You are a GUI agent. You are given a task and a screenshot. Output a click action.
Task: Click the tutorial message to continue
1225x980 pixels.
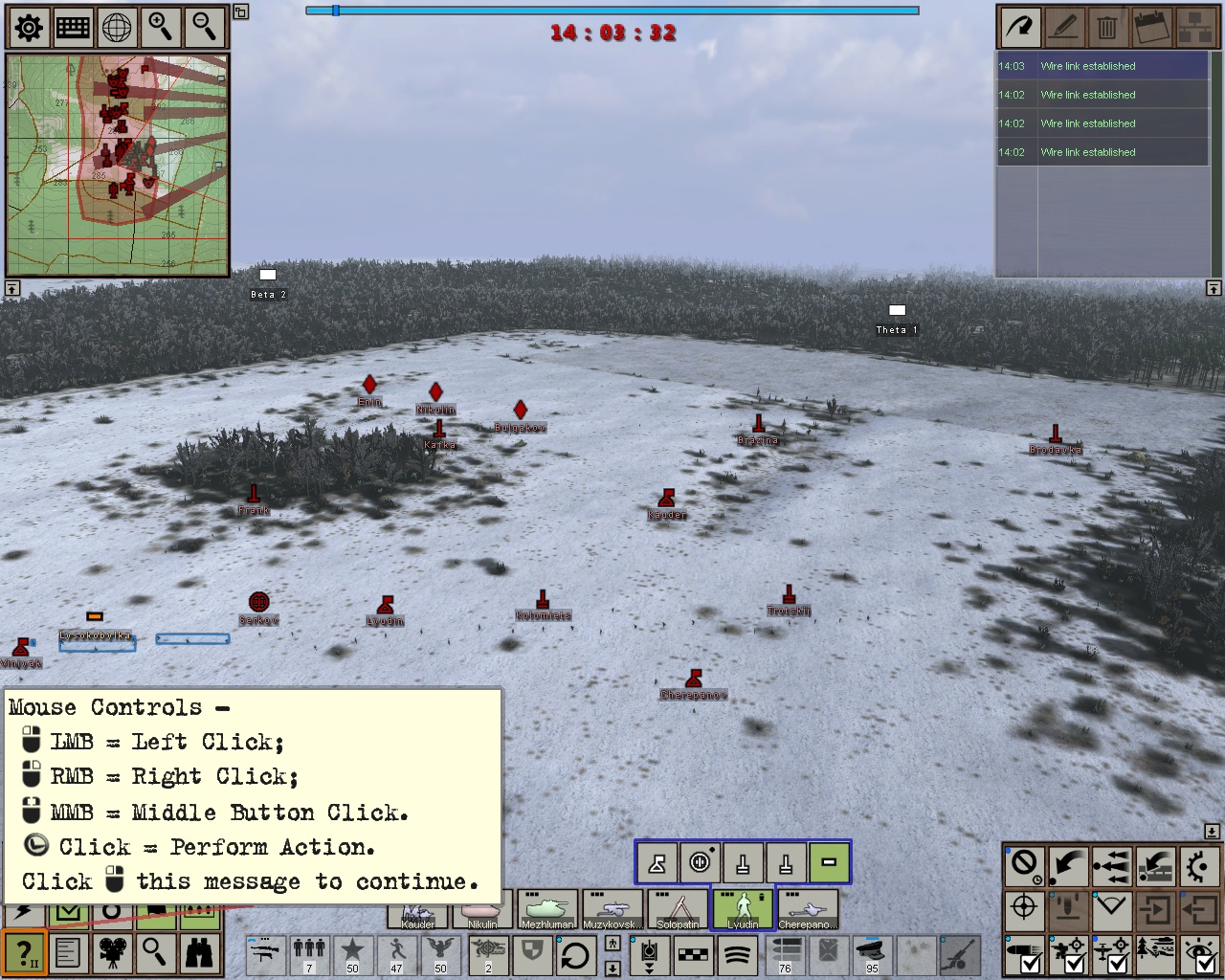[x=253, y=794]
